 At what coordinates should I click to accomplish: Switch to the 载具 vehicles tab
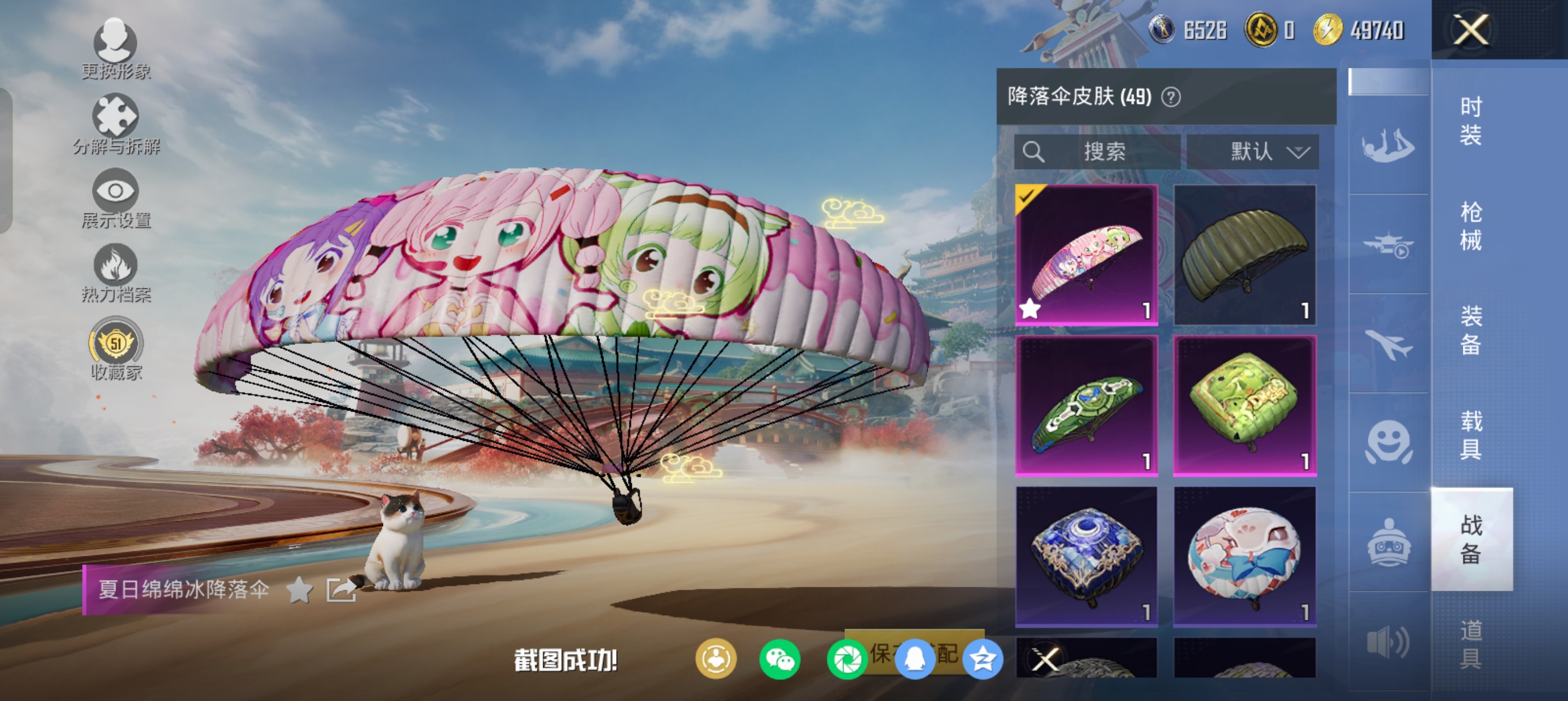pos(1471,435)
